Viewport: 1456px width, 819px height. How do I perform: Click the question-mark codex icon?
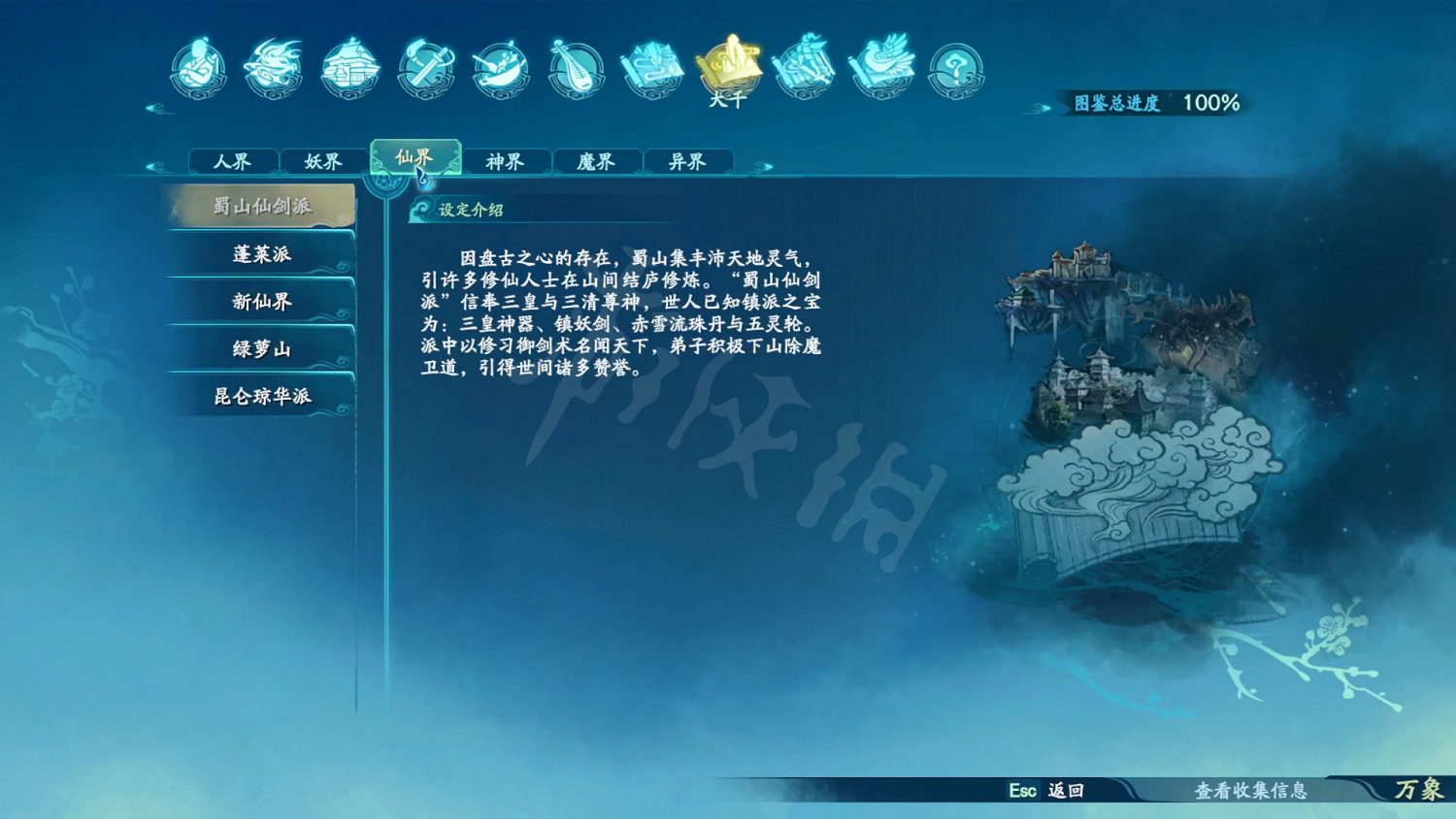[954, 68]
